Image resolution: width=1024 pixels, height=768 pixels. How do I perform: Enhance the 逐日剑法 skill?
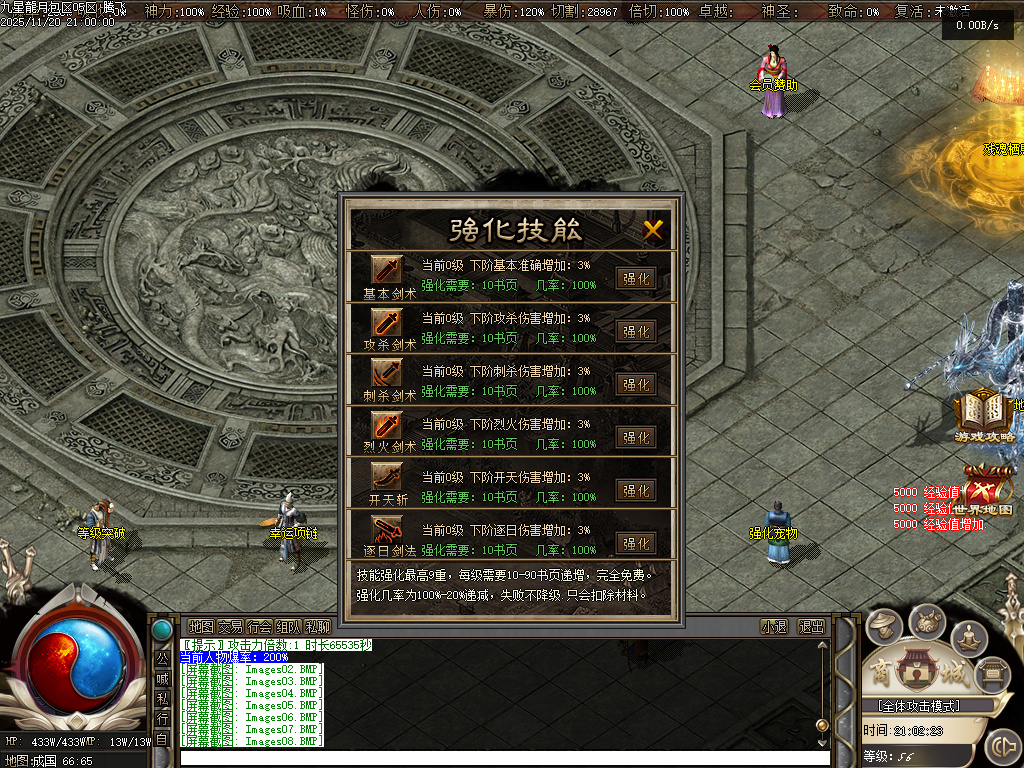point(636,543)
